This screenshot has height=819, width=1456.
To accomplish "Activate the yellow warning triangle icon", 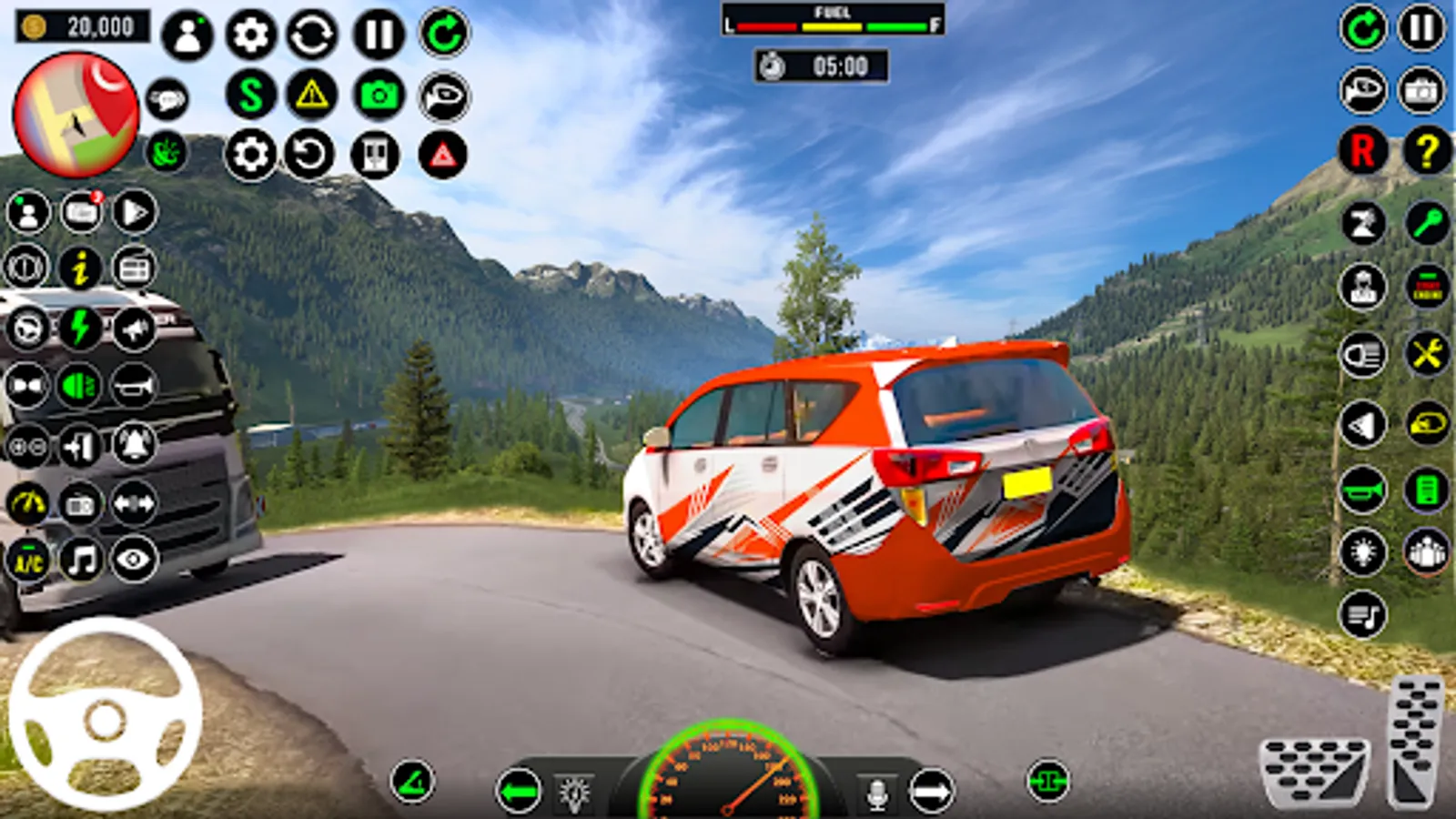I will pyautogui.click(x=311, y=94).
